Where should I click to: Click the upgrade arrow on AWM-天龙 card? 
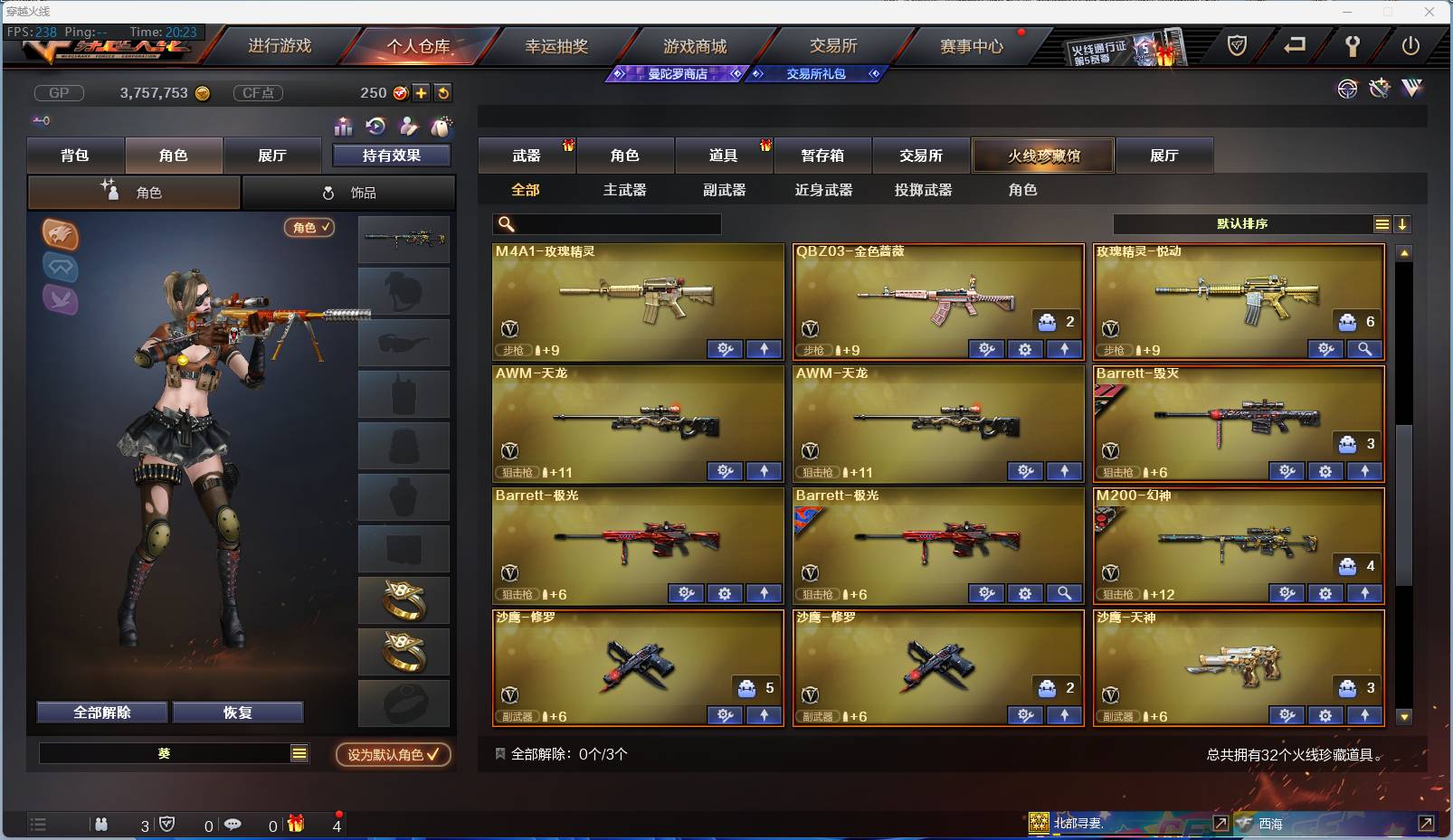[x=764, y=471]
